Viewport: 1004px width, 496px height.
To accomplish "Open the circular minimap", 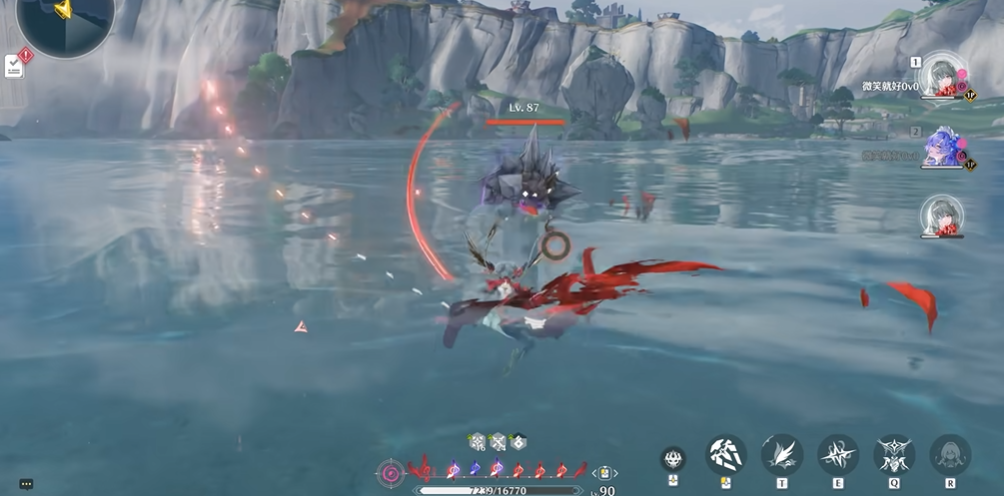I will pyautogui.click(x=64, y=20).
